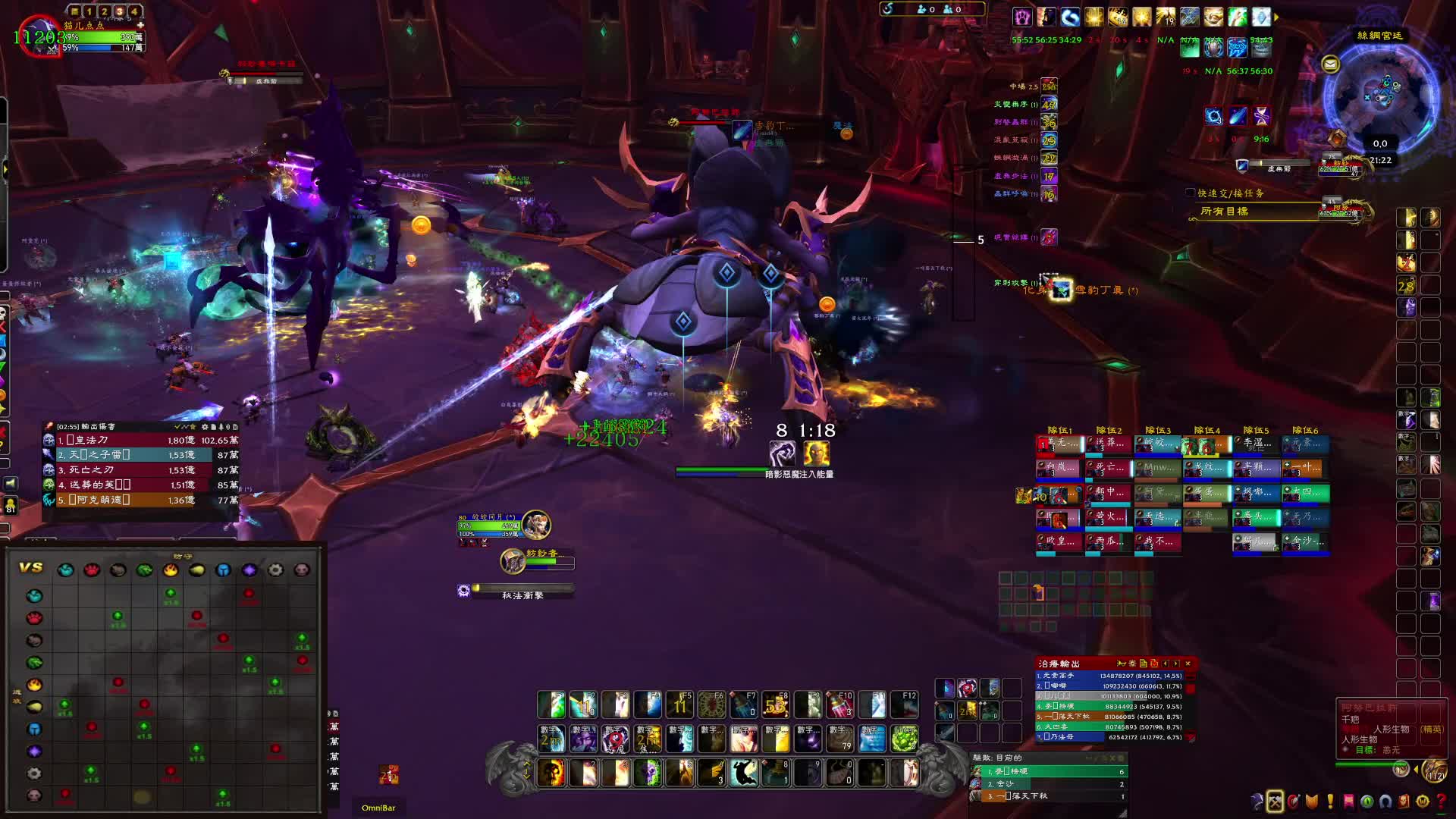Select raid marker button number 1
The height and width of the screenshot is (819, 1456).
tap(89, 11)
